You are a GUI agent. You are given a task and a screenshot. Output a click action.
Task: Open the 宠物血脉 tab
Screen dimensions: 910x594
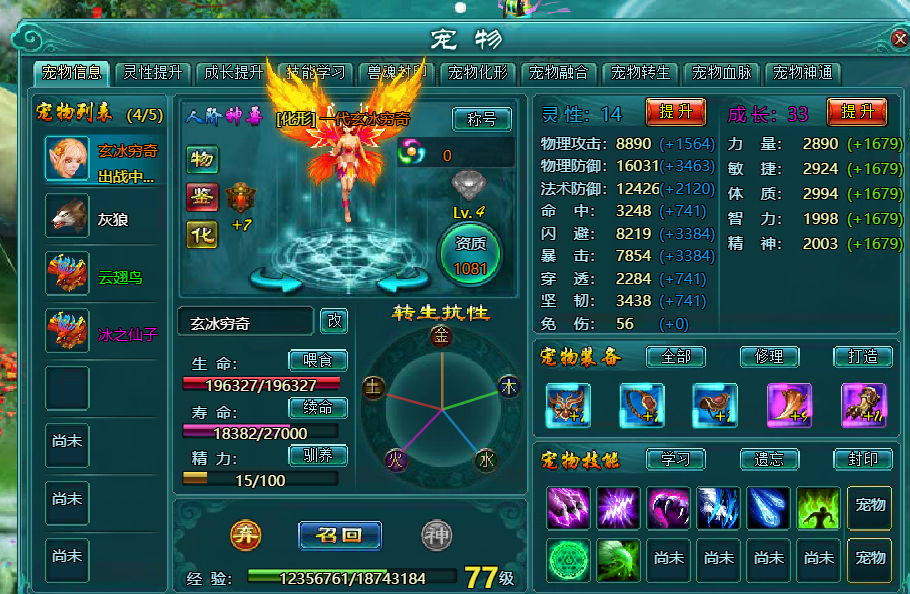pyautogui.click(x=721, y=73)
